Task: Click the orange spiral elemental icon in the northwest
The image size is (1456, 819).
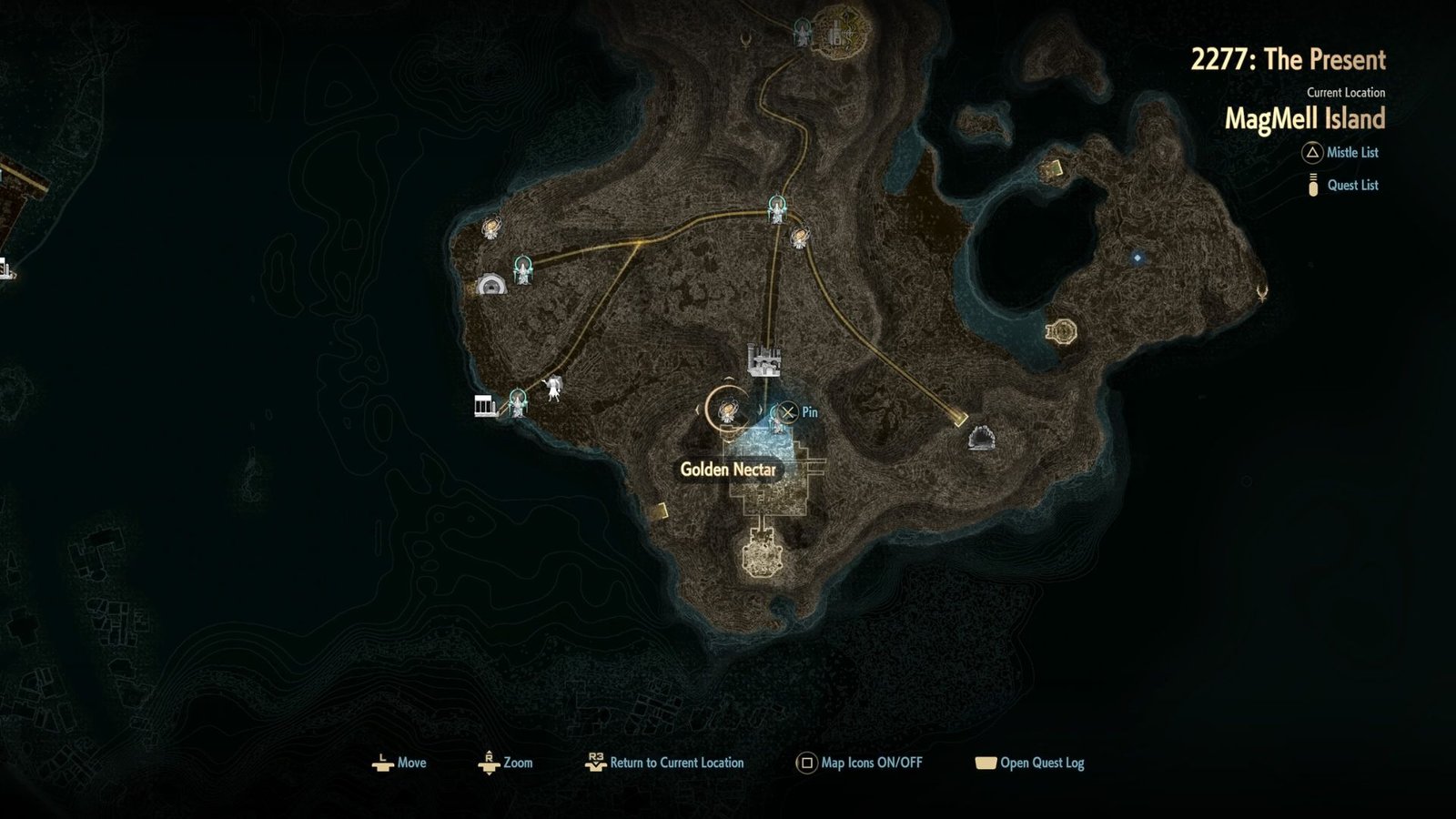Action: 491,227
